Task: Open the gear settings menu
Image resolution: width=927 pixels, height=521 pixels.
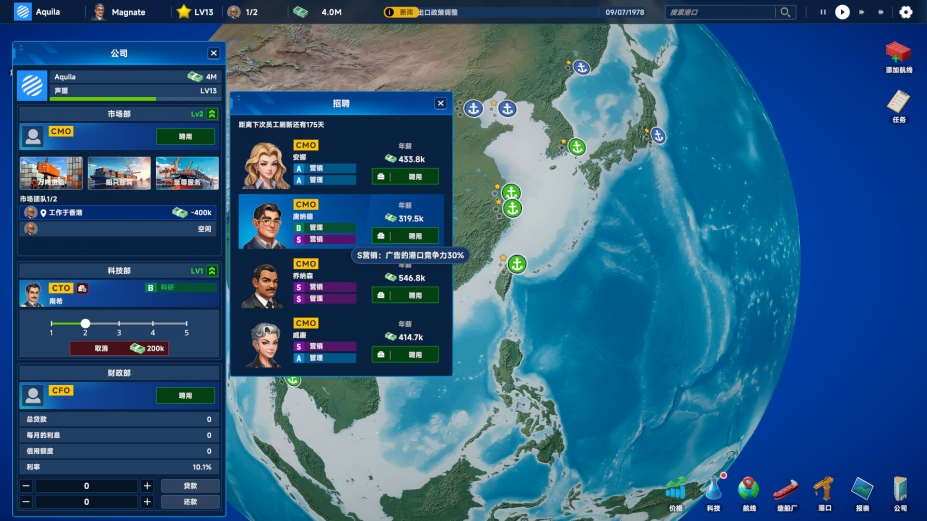Action: 906,12
